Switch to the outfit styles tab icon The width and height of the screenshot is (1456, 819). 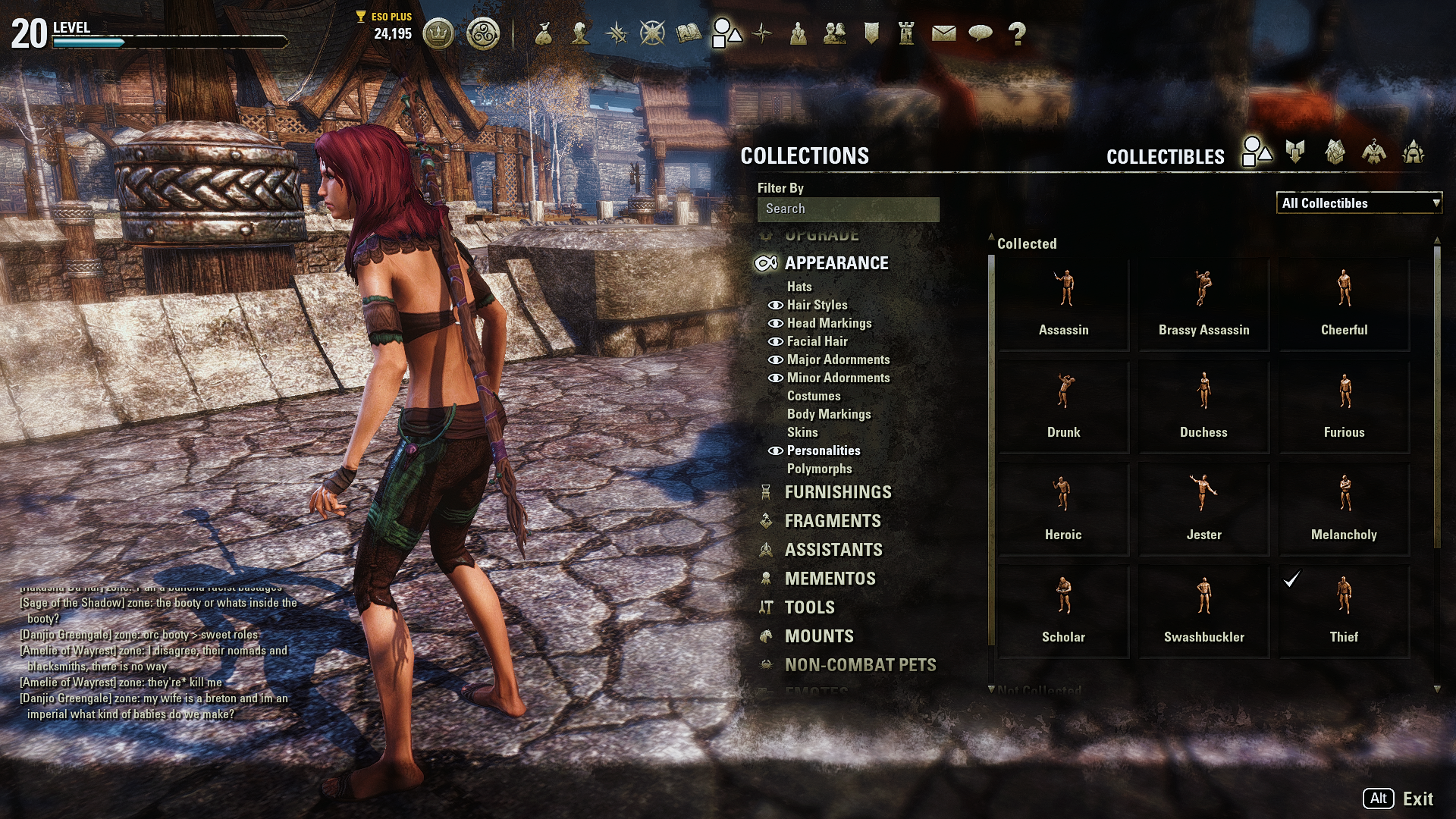tap(1373, 152)
